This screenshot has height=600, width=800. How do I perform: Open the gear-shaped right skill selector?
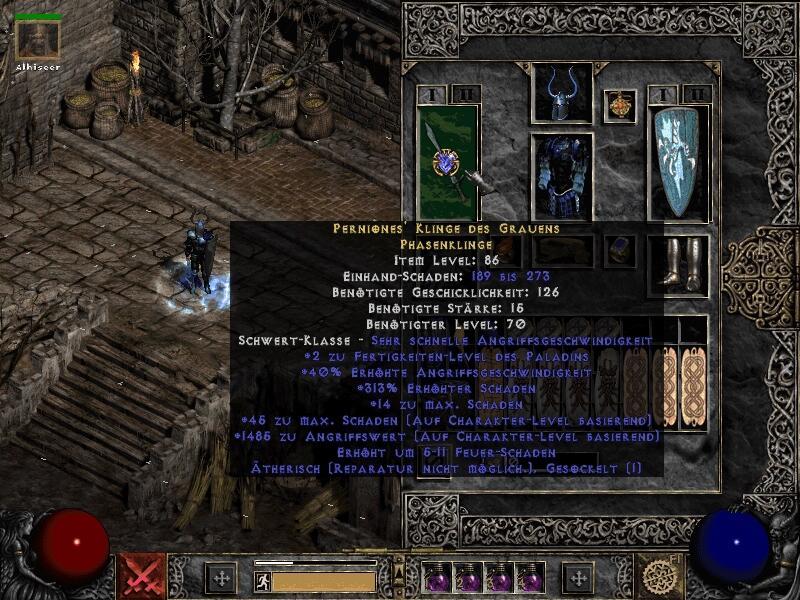point(660,577)
